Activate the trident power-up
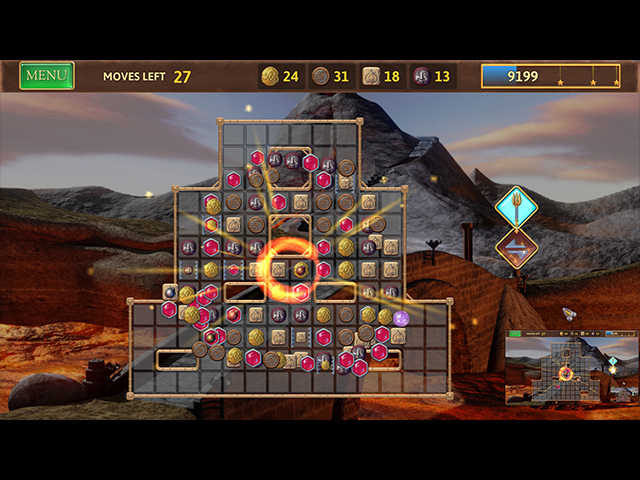 point(517,208)
